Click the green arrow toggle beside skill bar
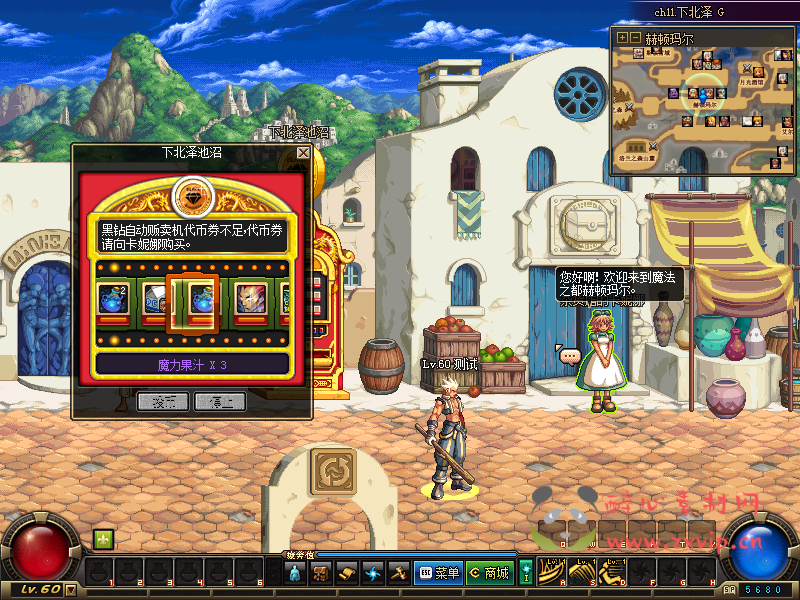 (526, 573)
